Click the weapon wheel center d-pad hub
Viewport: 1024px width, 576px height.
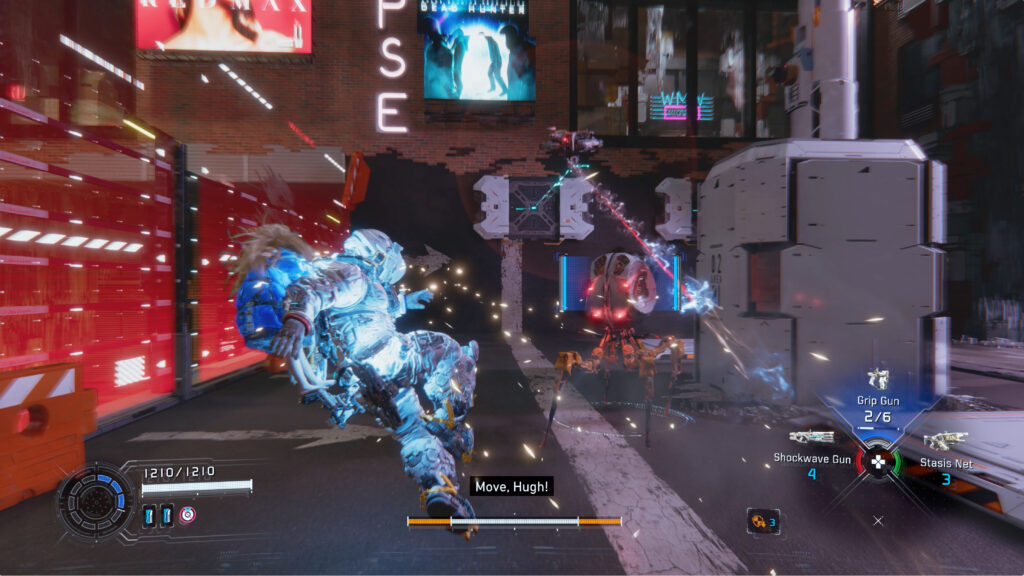(x=878, y=462)
